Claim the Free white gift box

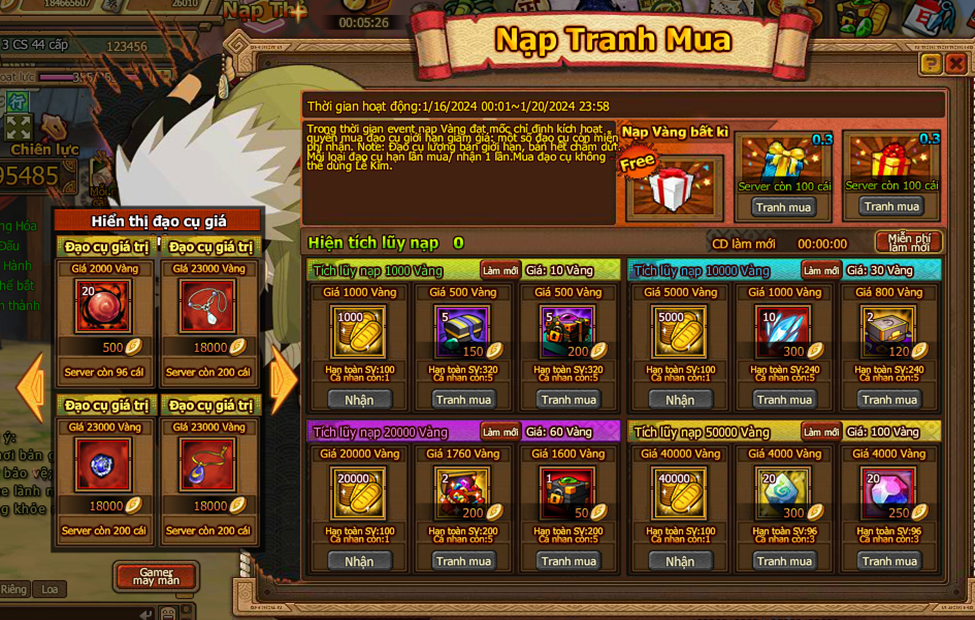coord(673,187)
